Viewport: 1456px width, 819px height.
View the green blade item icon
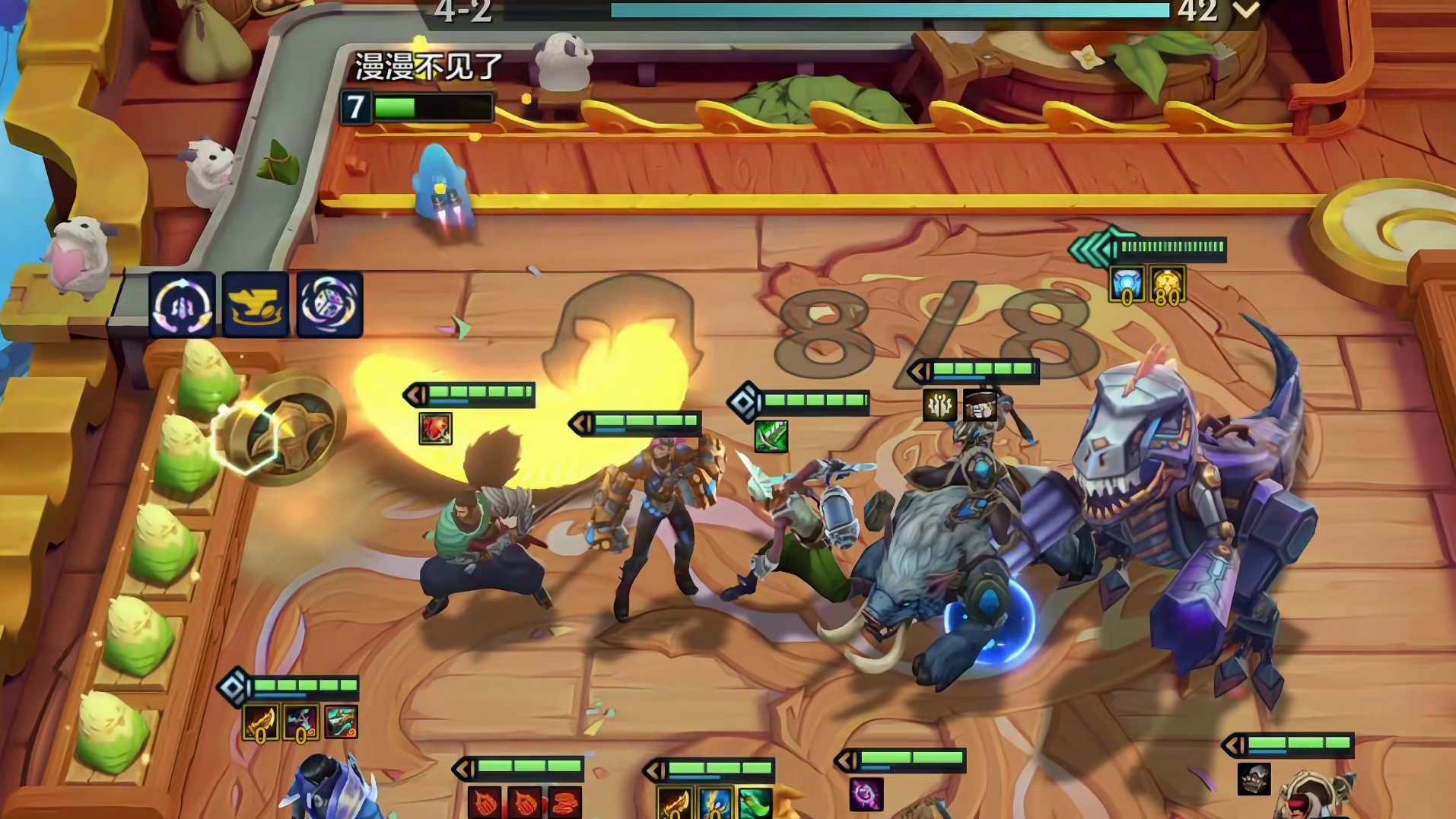coord(771,436)
